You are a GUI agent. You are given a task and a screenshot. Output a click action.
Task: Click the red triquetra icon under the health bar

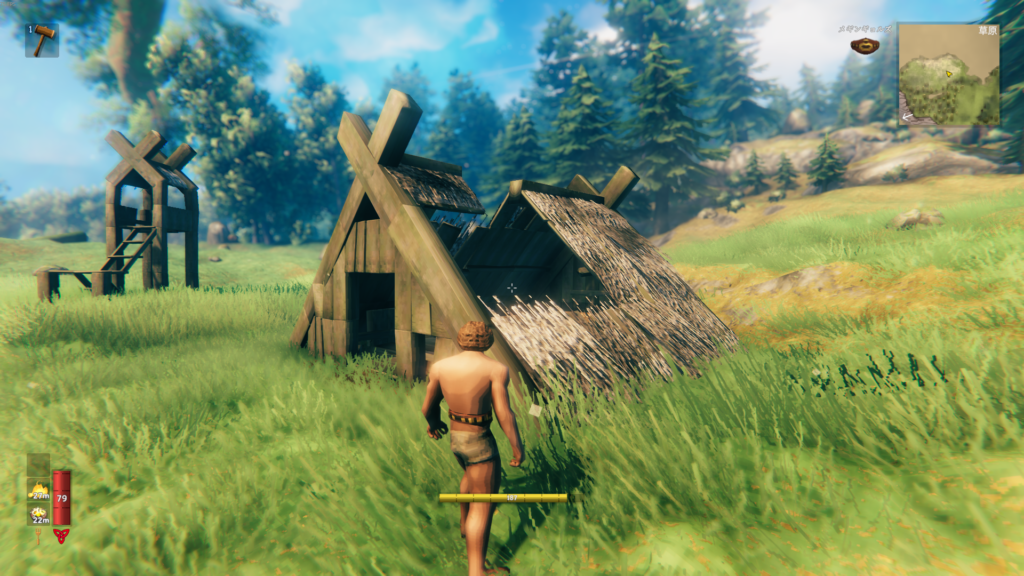click(62, 536)
